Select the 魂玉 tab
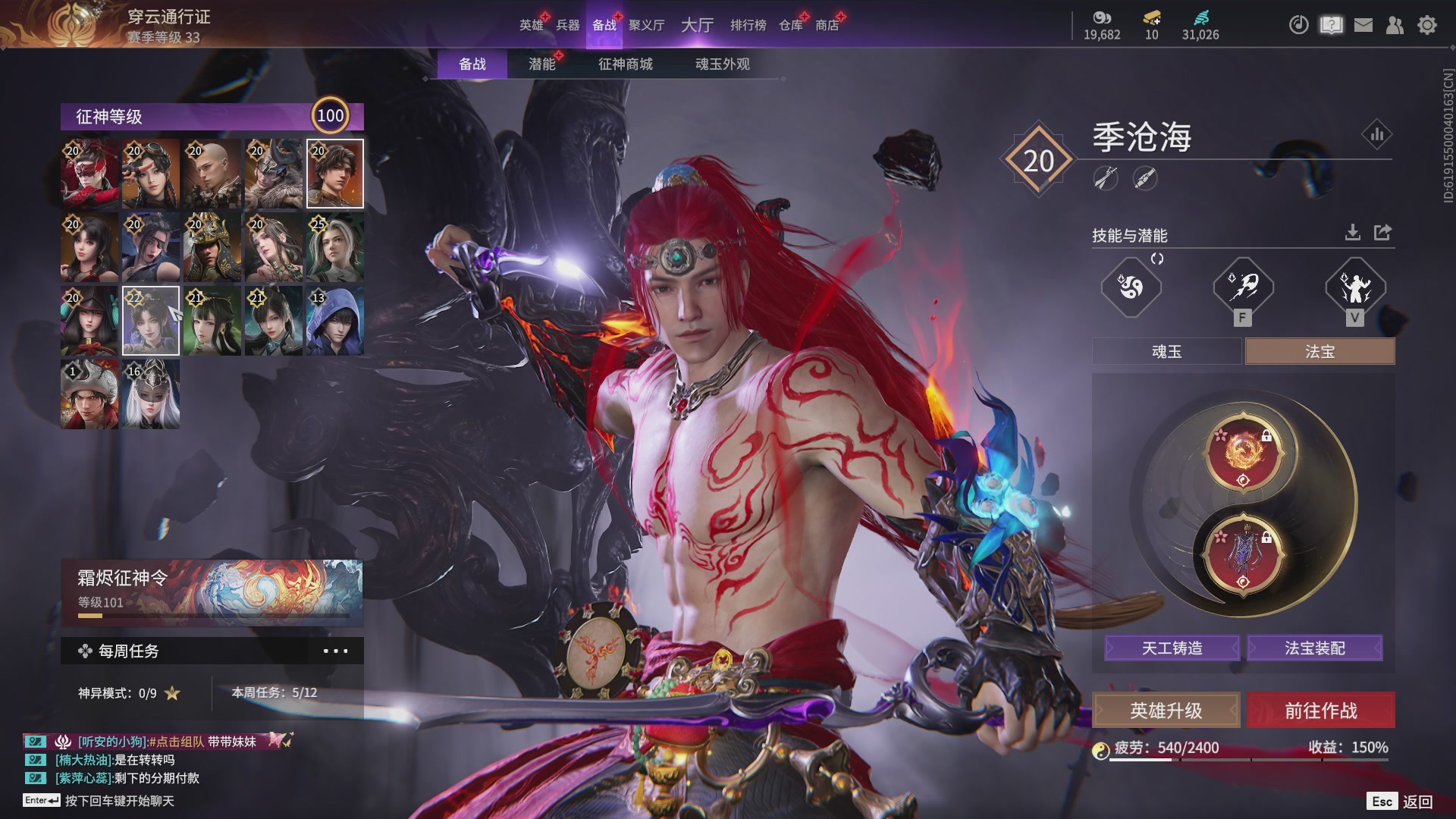 (1166, 352)
